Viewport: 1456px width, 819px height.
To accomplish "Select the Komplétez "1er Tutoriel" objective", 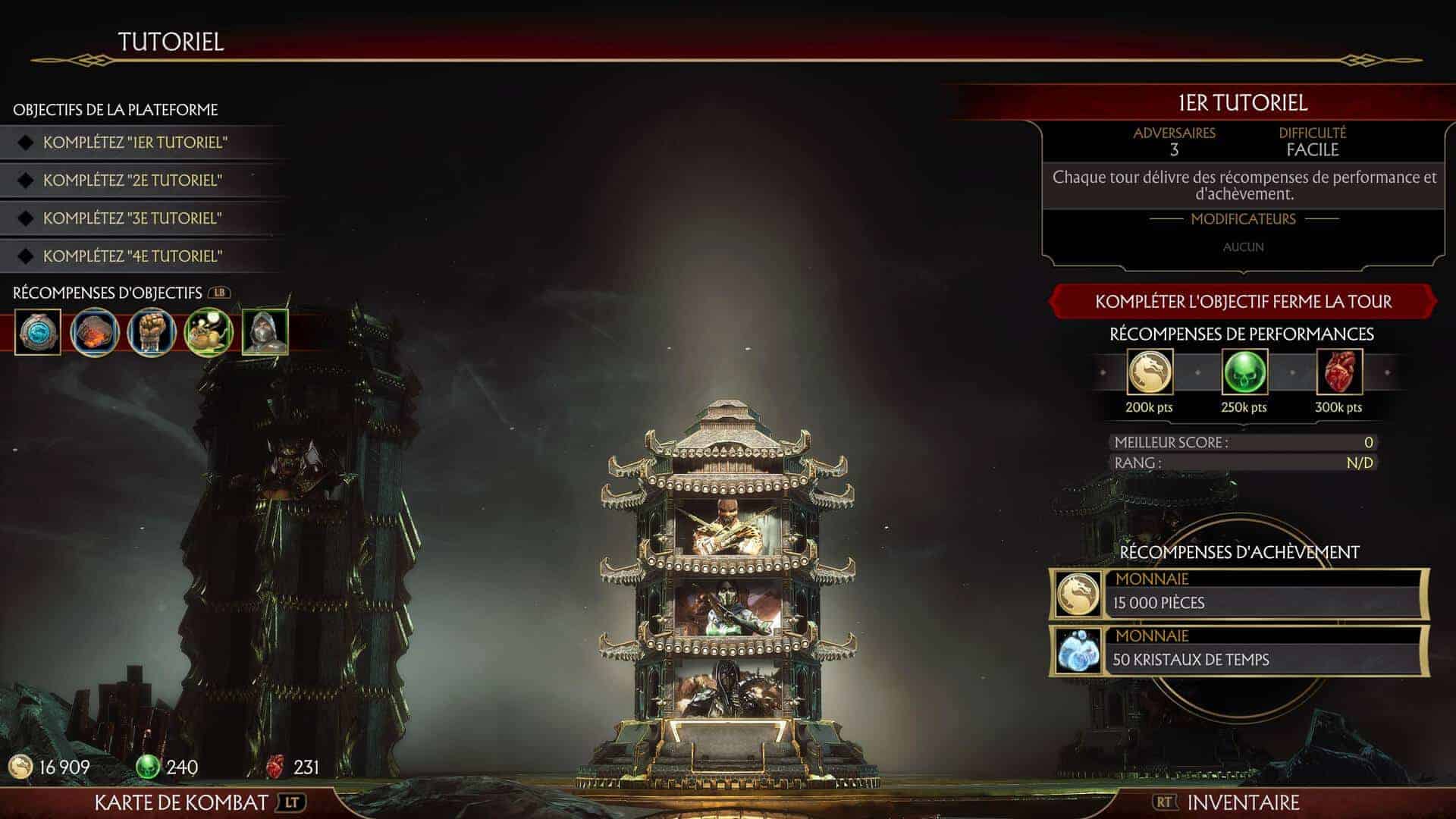I will [x=135, y=143].
